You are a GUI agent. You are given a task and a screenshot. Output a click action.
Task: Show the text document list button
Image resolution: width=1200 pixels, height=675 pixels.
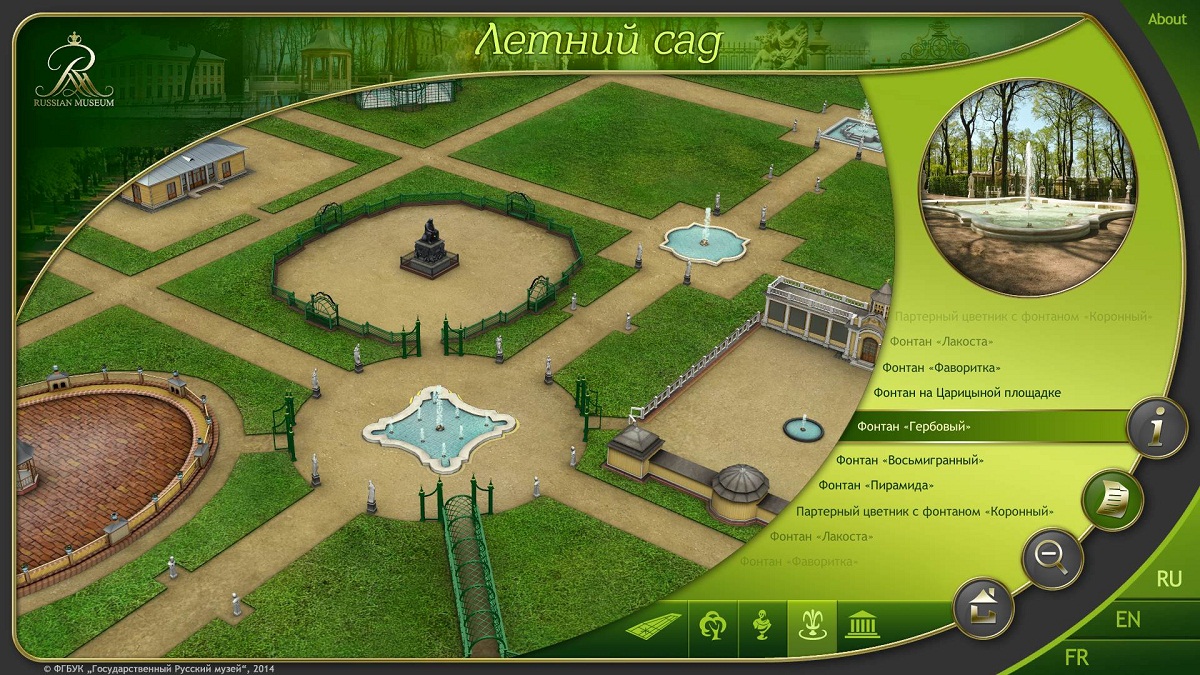pyautogui.click(x=1112, y=497)
